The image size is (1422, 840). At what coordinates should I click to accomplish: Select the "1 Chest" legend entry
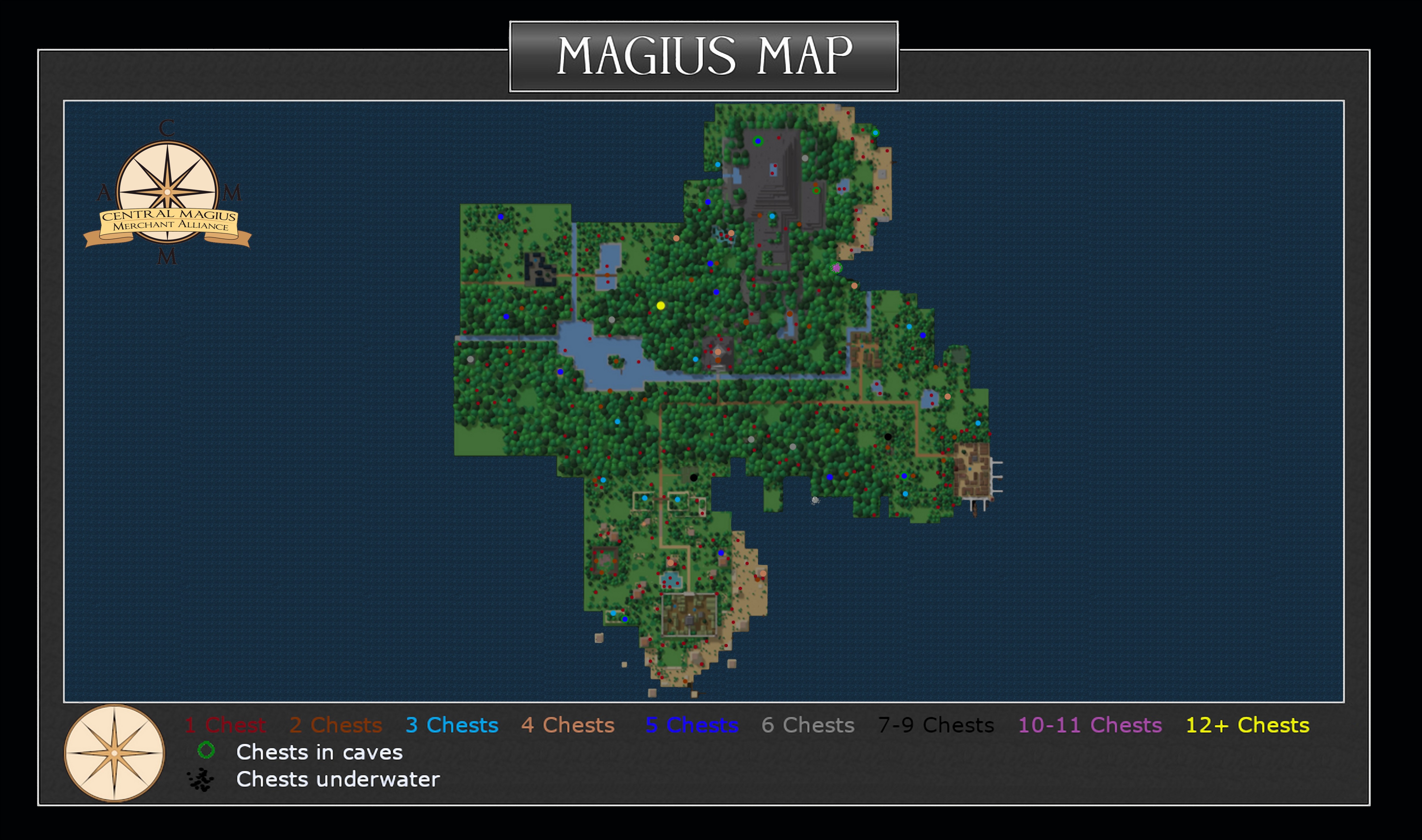[x=225, y=725]
